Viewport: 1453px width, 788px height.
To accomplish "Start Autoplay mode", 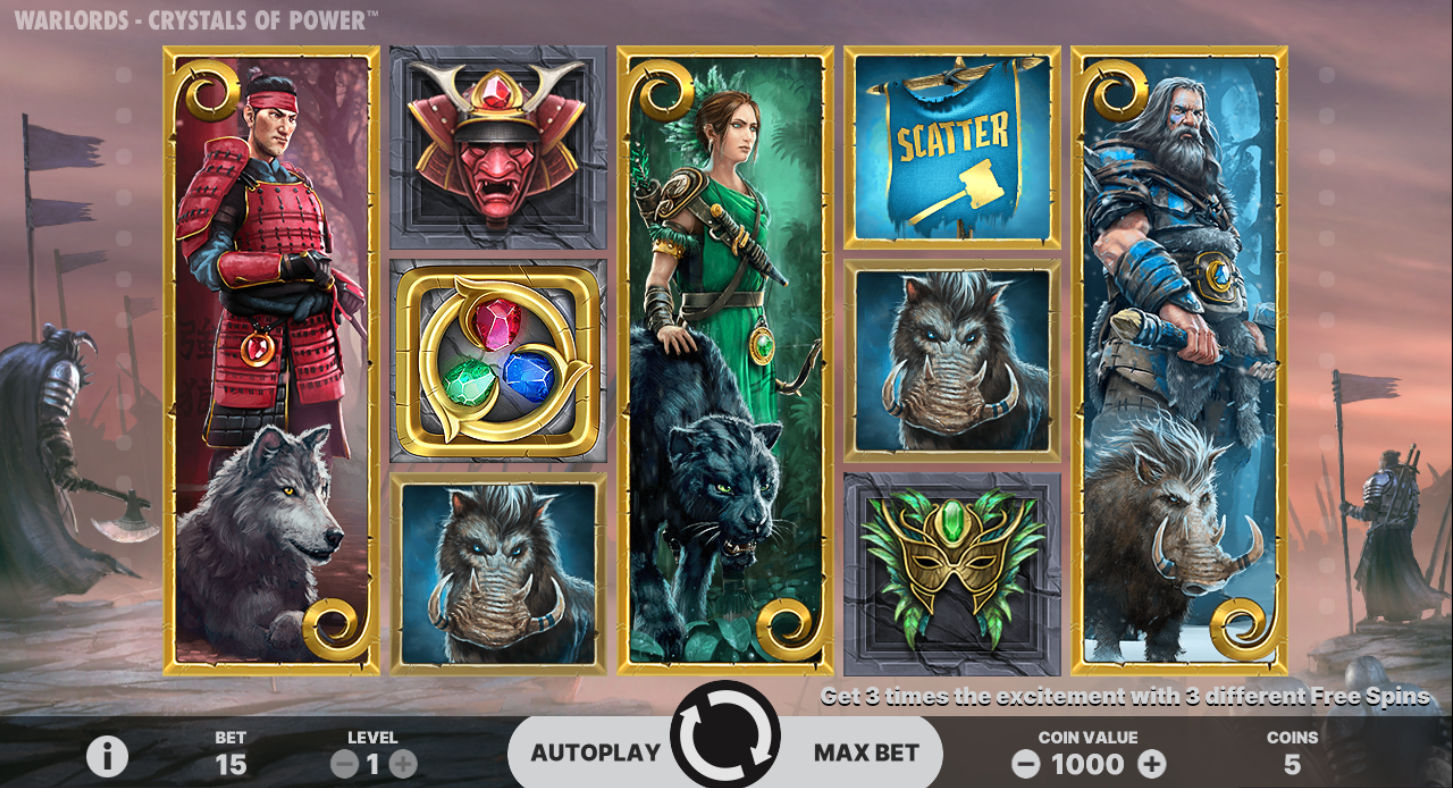I will (x=595, y=753).
